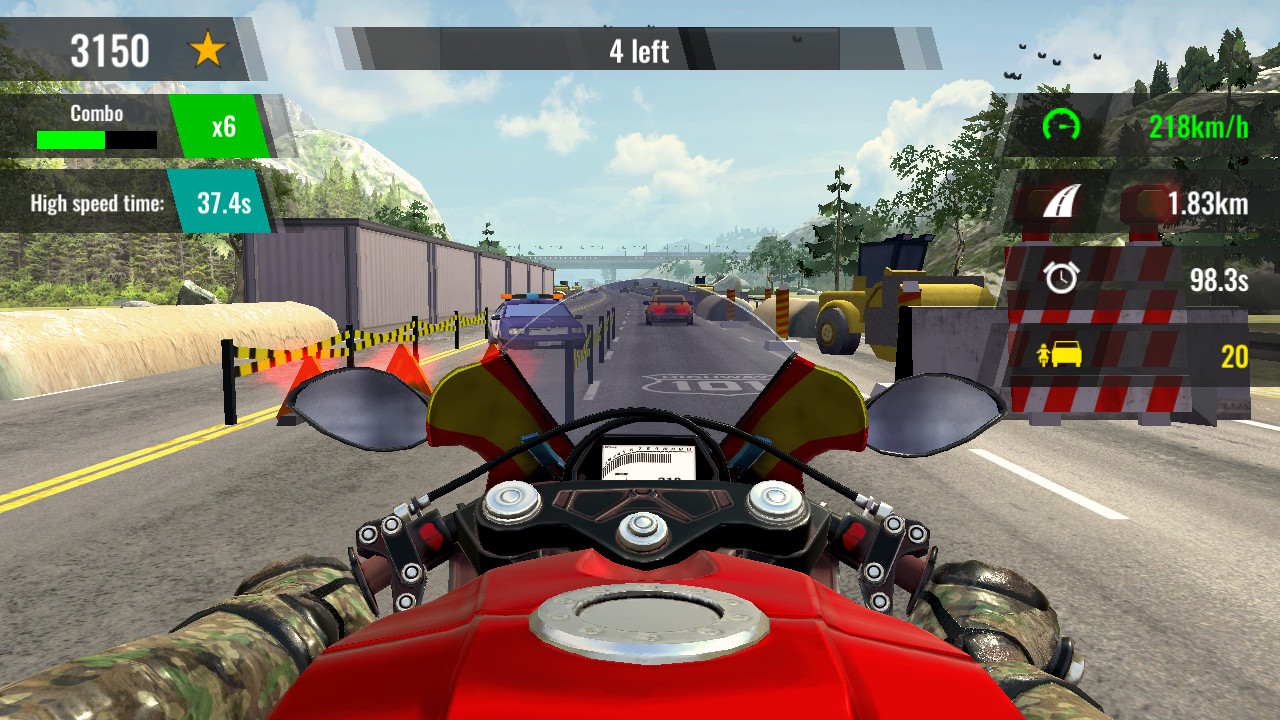Select the yellow vehicle overtake icon
This screenshot has width=1280, height=720.
tap(1063, 353)
